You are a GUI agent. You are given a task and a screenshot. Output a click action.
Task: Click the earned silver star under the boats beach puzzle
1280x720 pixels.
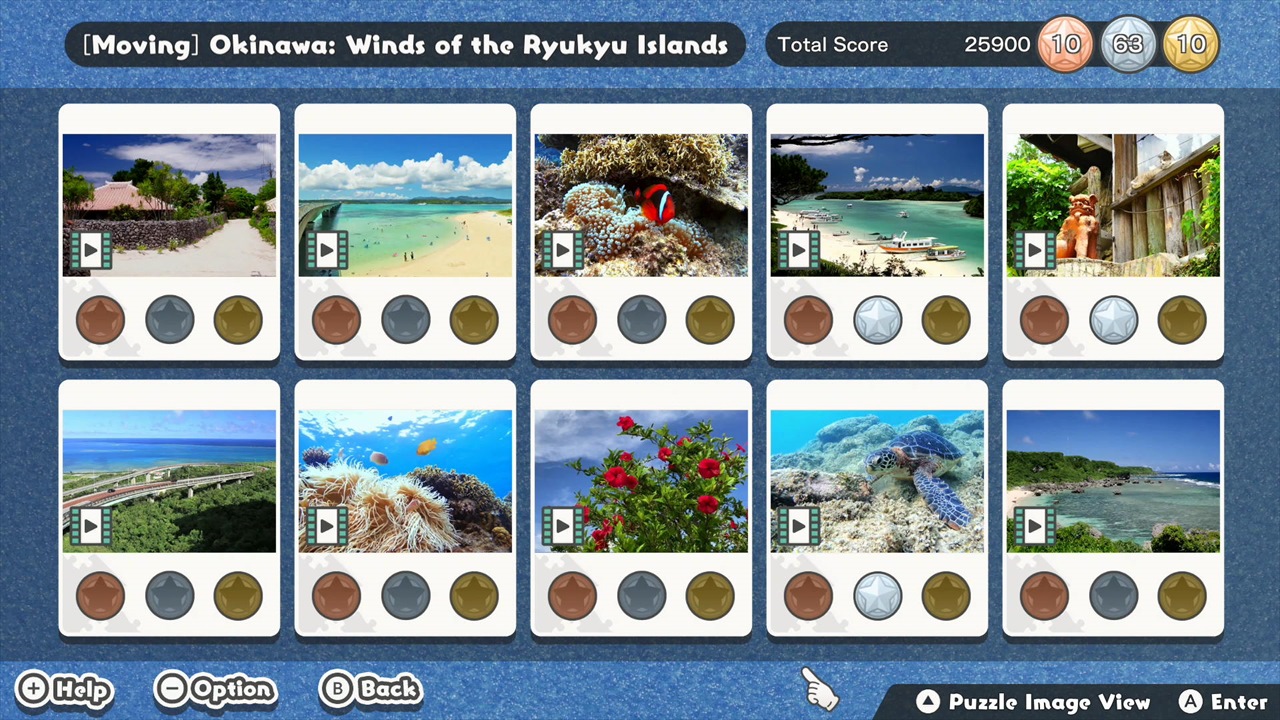(x=877, y=319)
